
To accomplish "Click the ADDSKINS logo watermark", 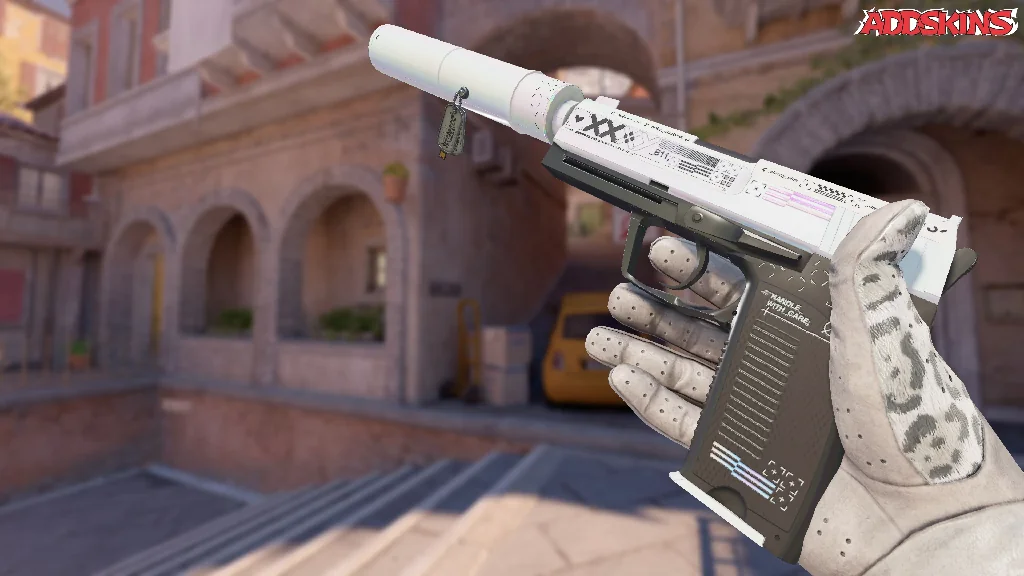I will point(939,23).
